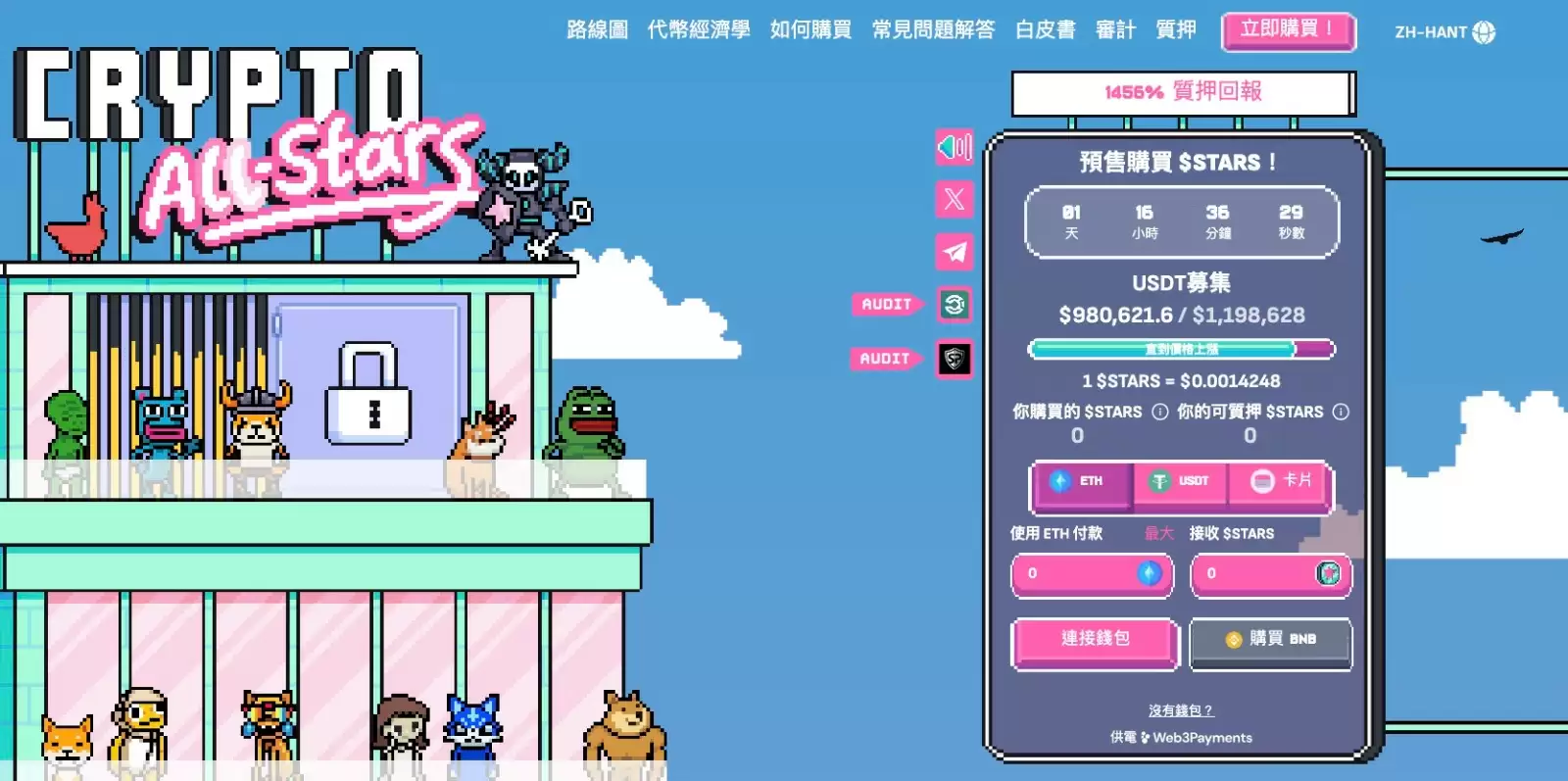
Task: Switch payment method to USDT
Action: click(x=1179, y=480)
